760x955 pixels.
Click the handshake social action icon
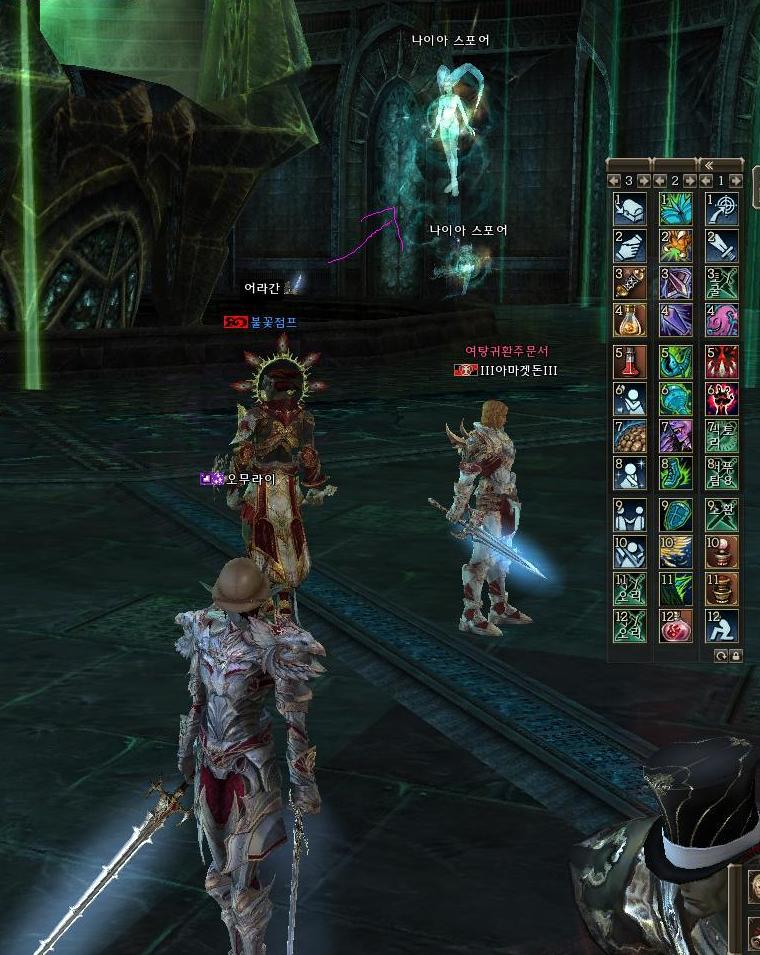click(630, 513)
